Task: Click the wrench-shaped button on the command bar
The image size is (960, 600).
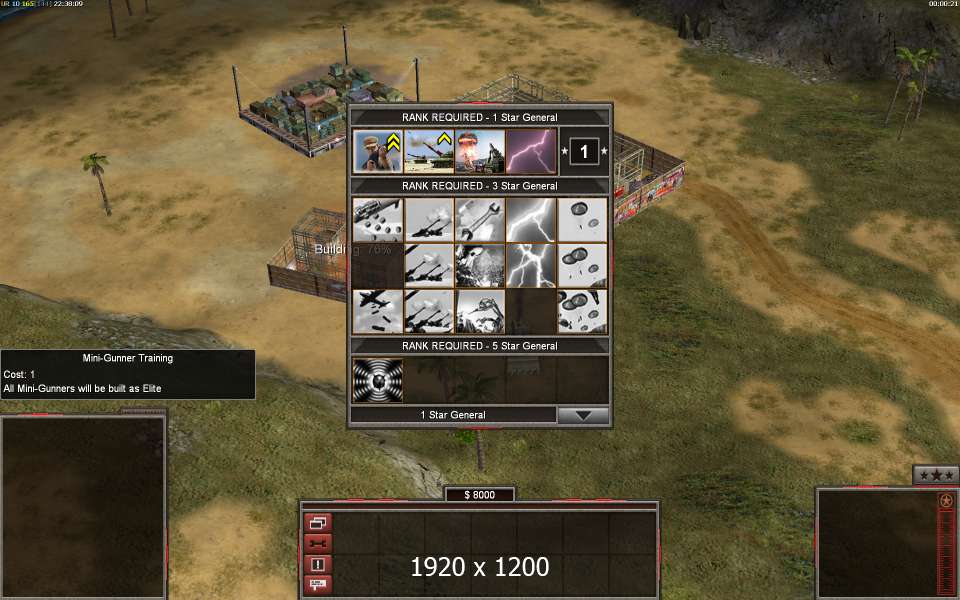Action: pyautogui.click(x=318, y=543)
